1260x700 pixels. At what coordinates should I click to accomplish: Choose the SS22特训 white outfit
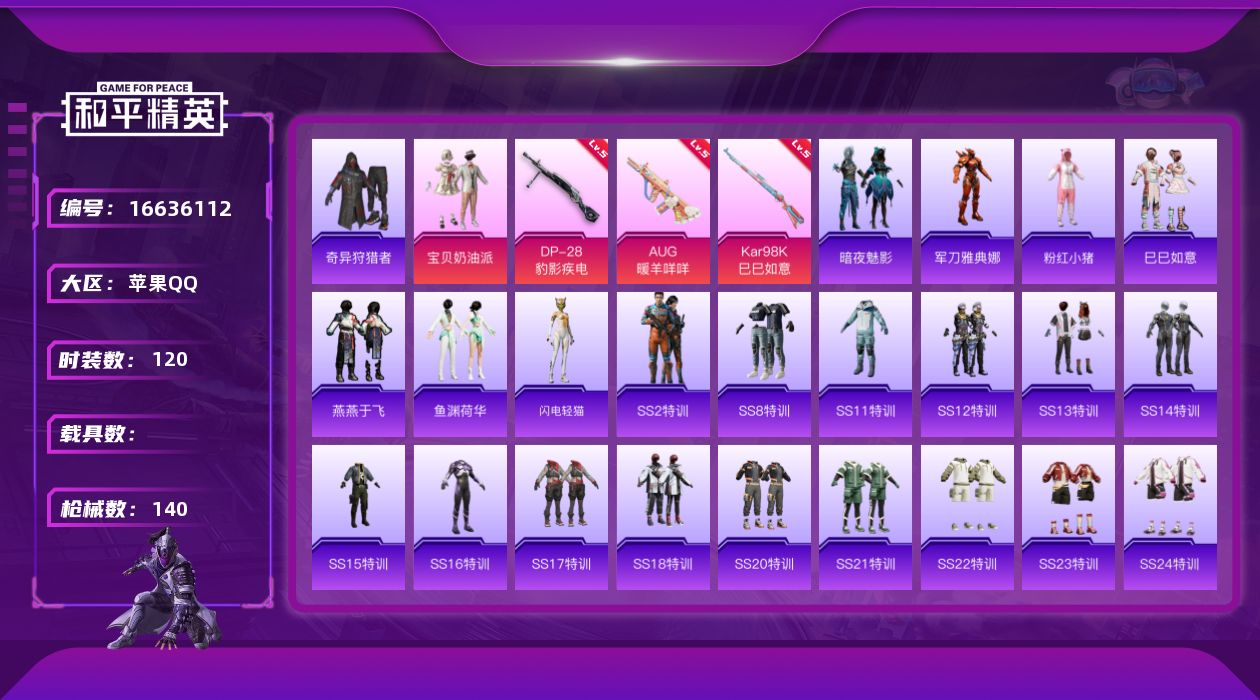(x=967, y=517)
